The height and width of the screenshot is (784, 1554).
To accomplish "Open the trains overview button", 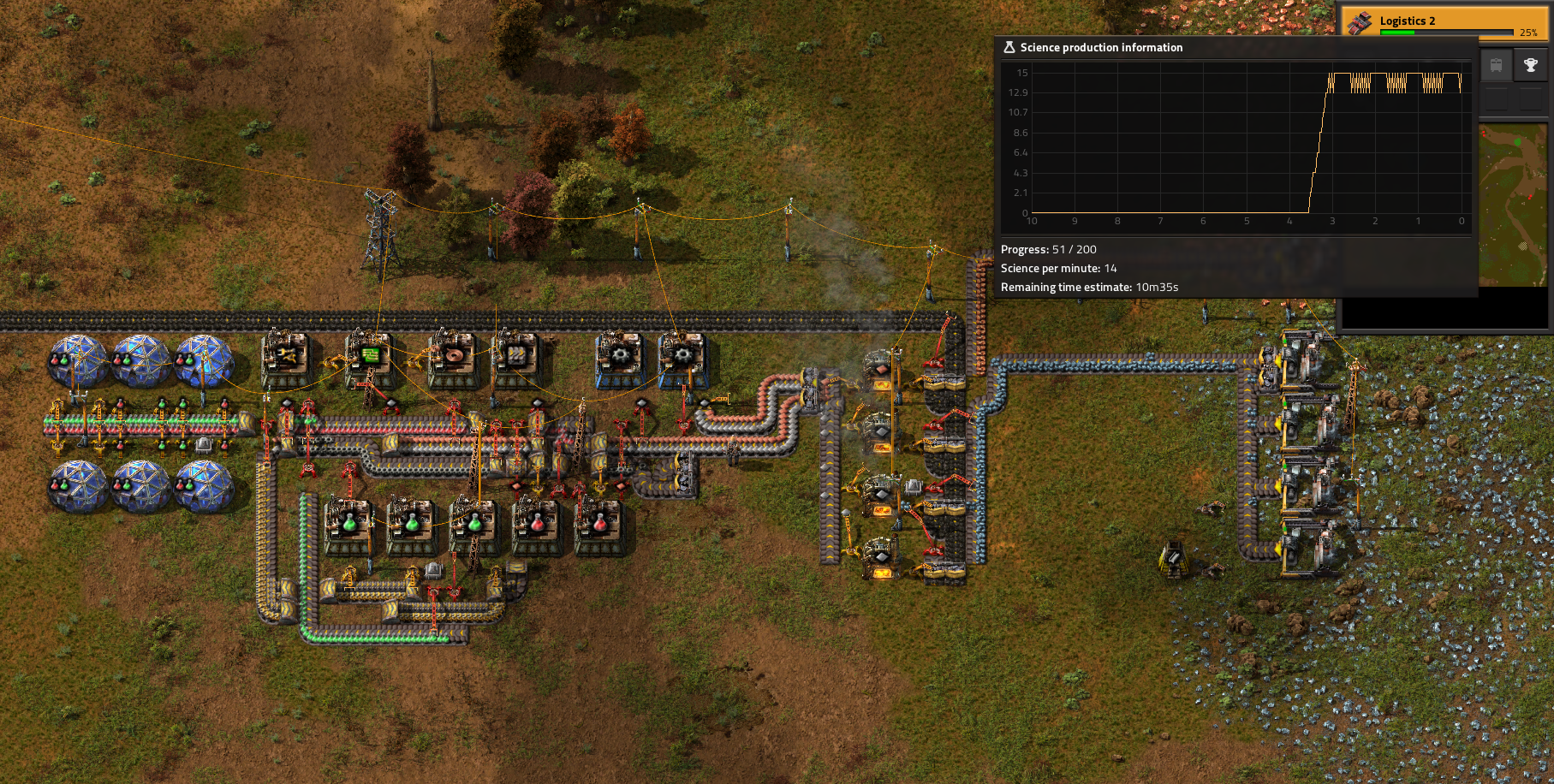I will 1496,65.
